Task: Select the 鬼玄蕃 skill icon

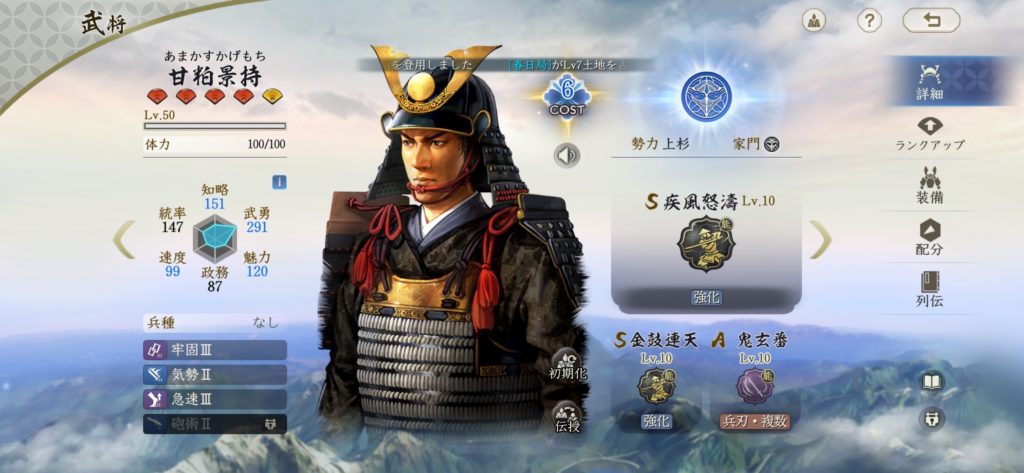Action: point(755,386)
